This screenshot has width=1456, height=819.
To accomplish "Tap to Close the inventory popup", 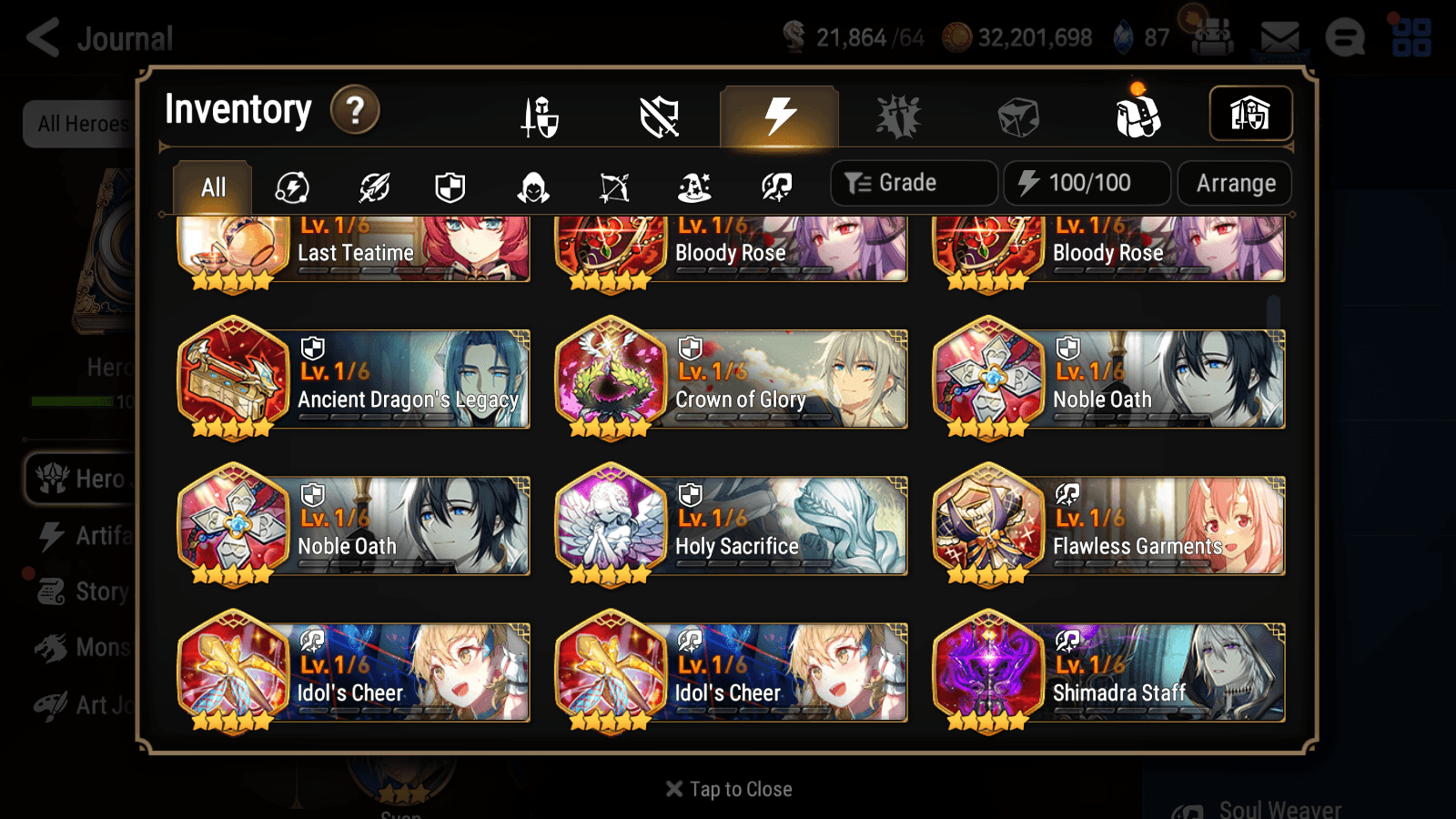I will 727,788.
